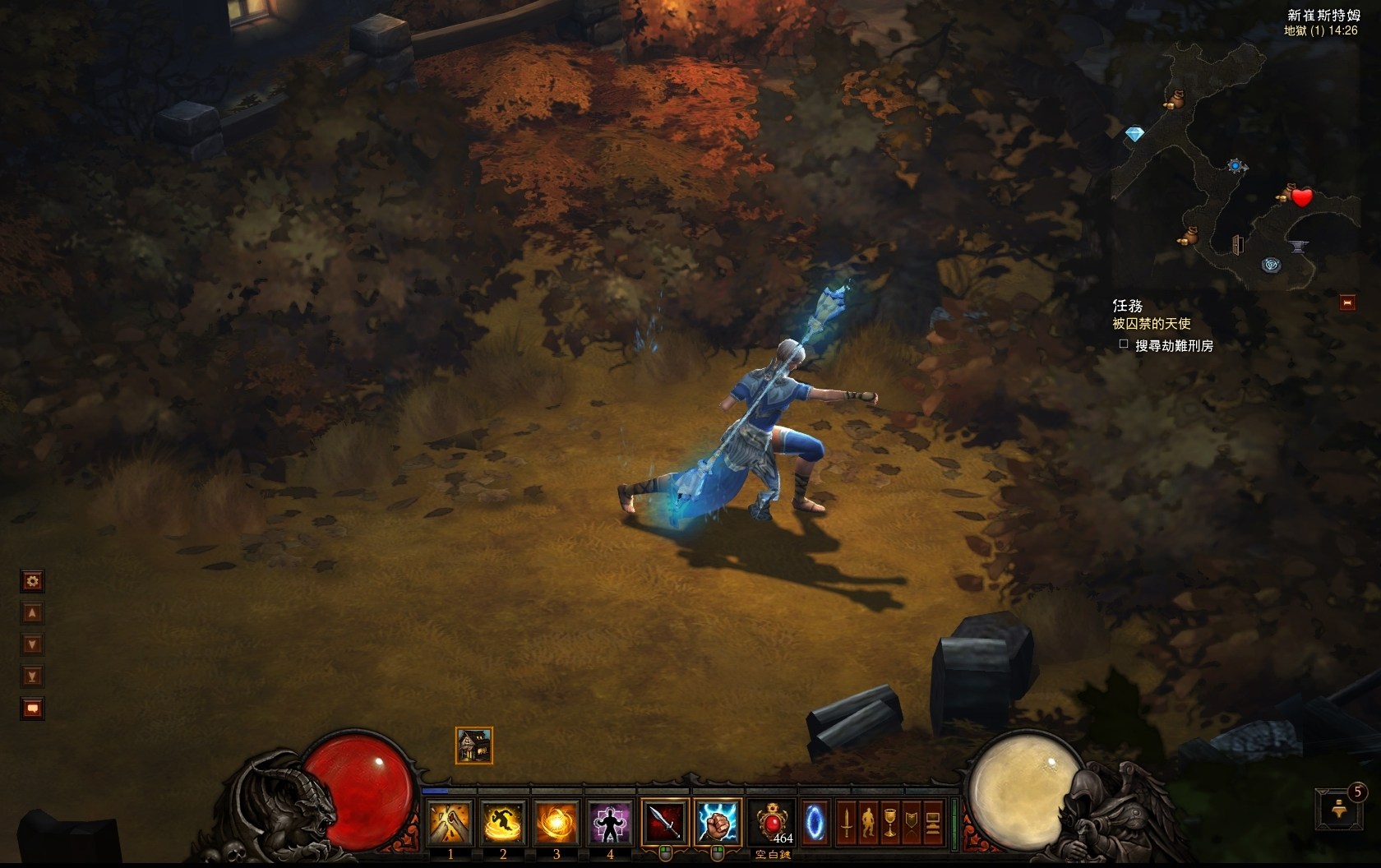Select the sword attack on left mouse
The height and width of the screenshot is (868, 1381).
pyautogui.click(x=665, y=822)
